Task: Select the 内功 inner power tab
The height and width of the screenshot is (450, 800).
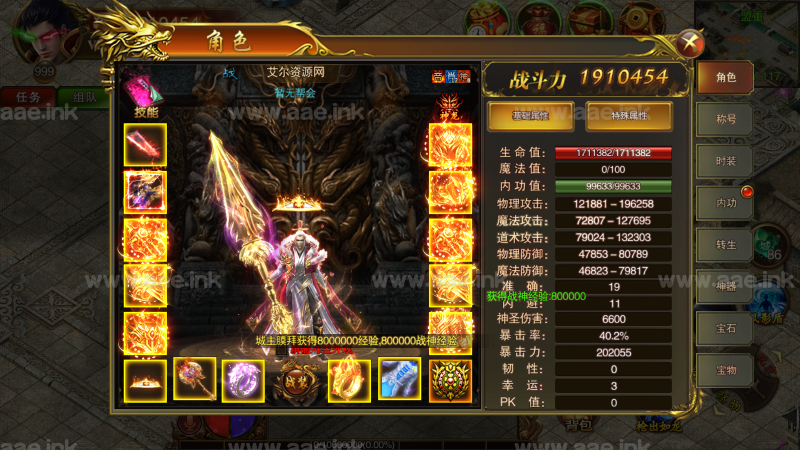Action: pos(725,203)
